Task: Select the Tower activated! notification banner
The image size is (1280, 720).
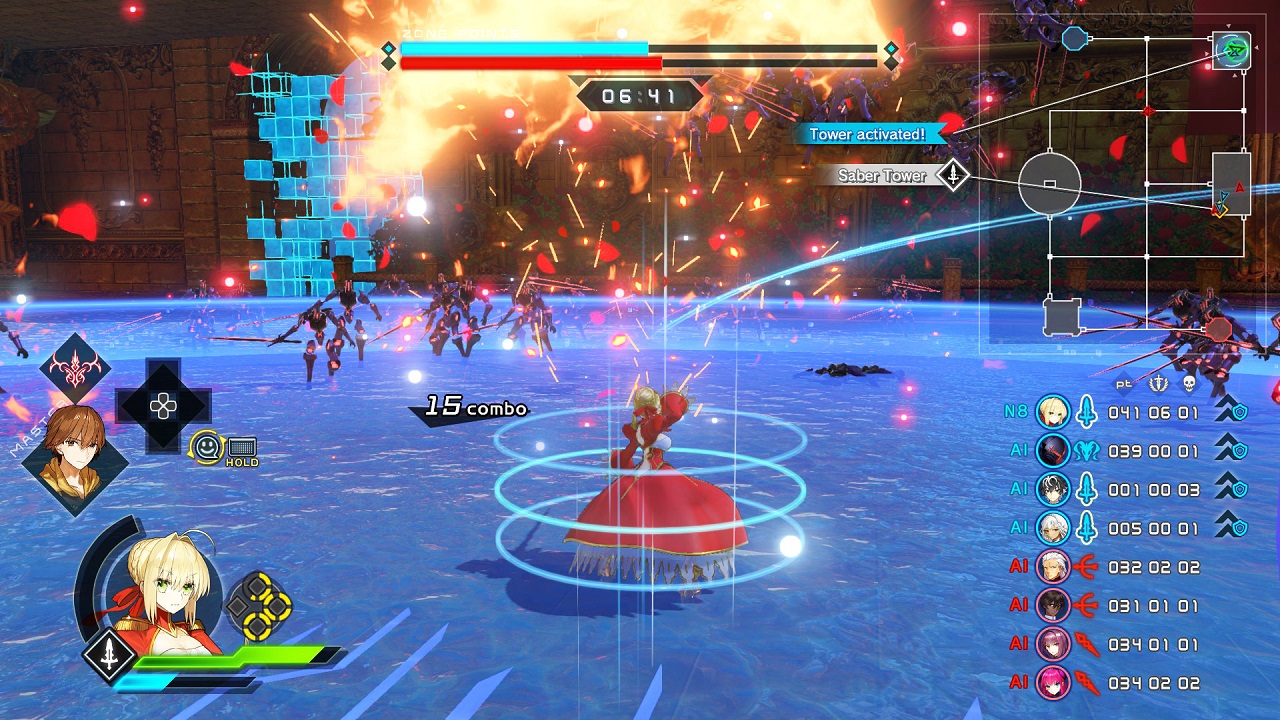Action: tap(868, 134)
